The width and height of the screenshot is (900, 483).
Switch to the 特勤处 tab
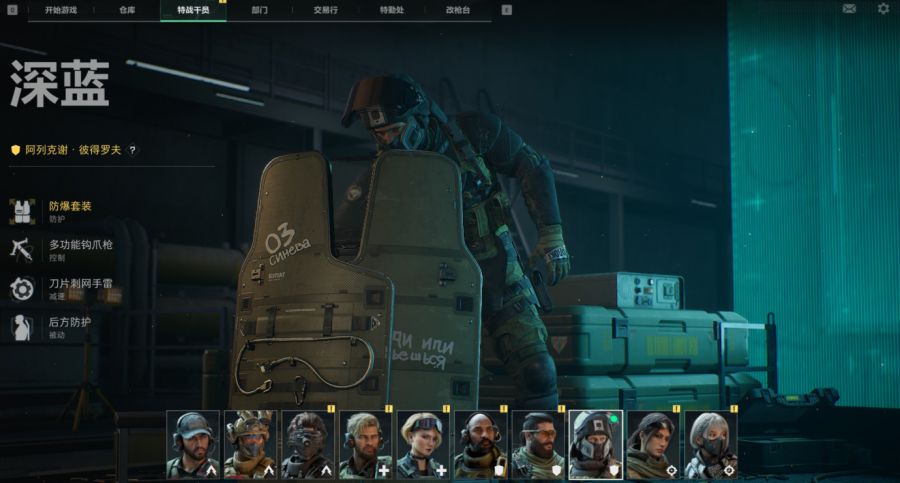391,9
